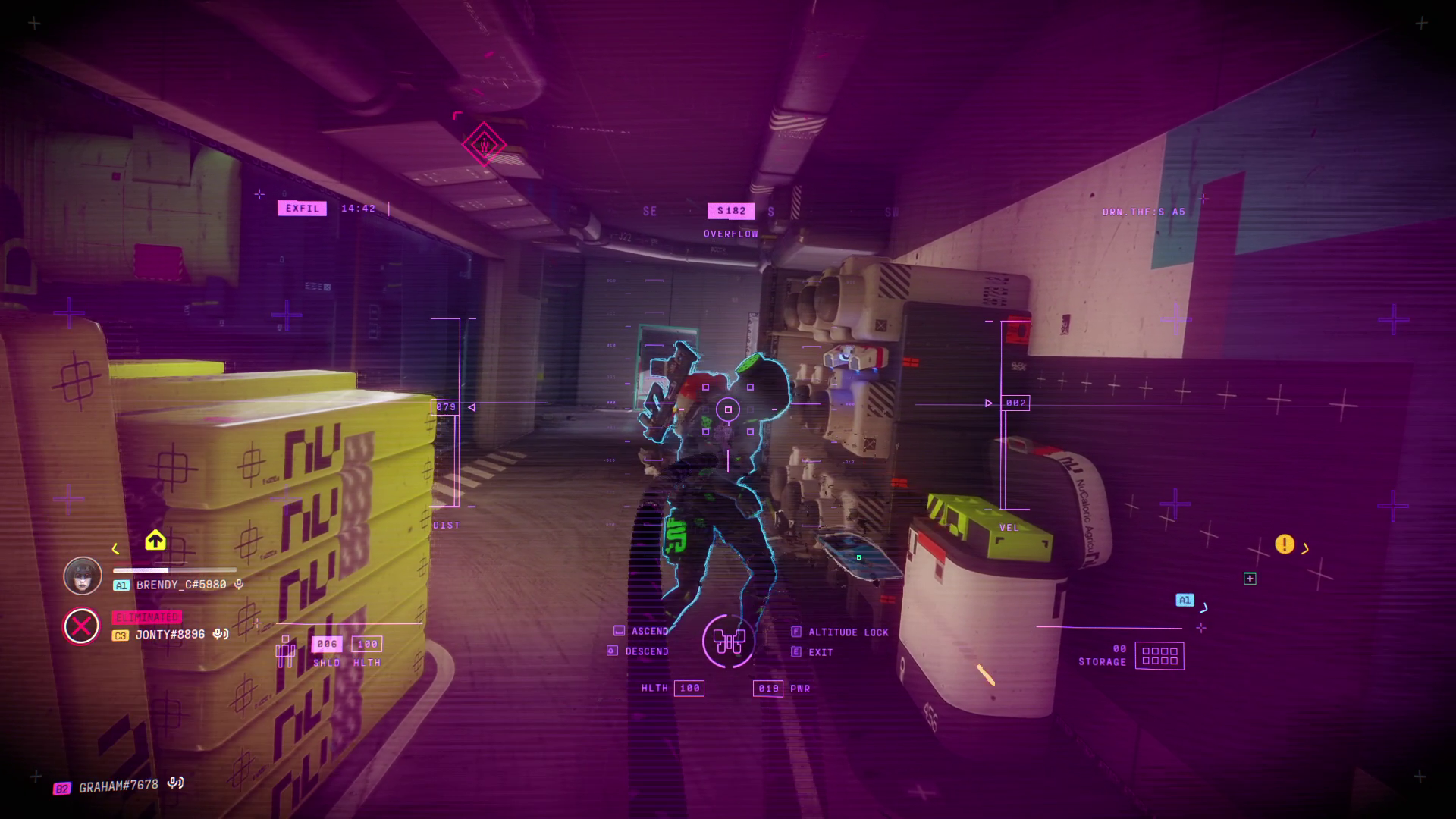Viewport: 1456px width, 819px height.
Task: Click the storage grid icon
Action: point(1161,657)
